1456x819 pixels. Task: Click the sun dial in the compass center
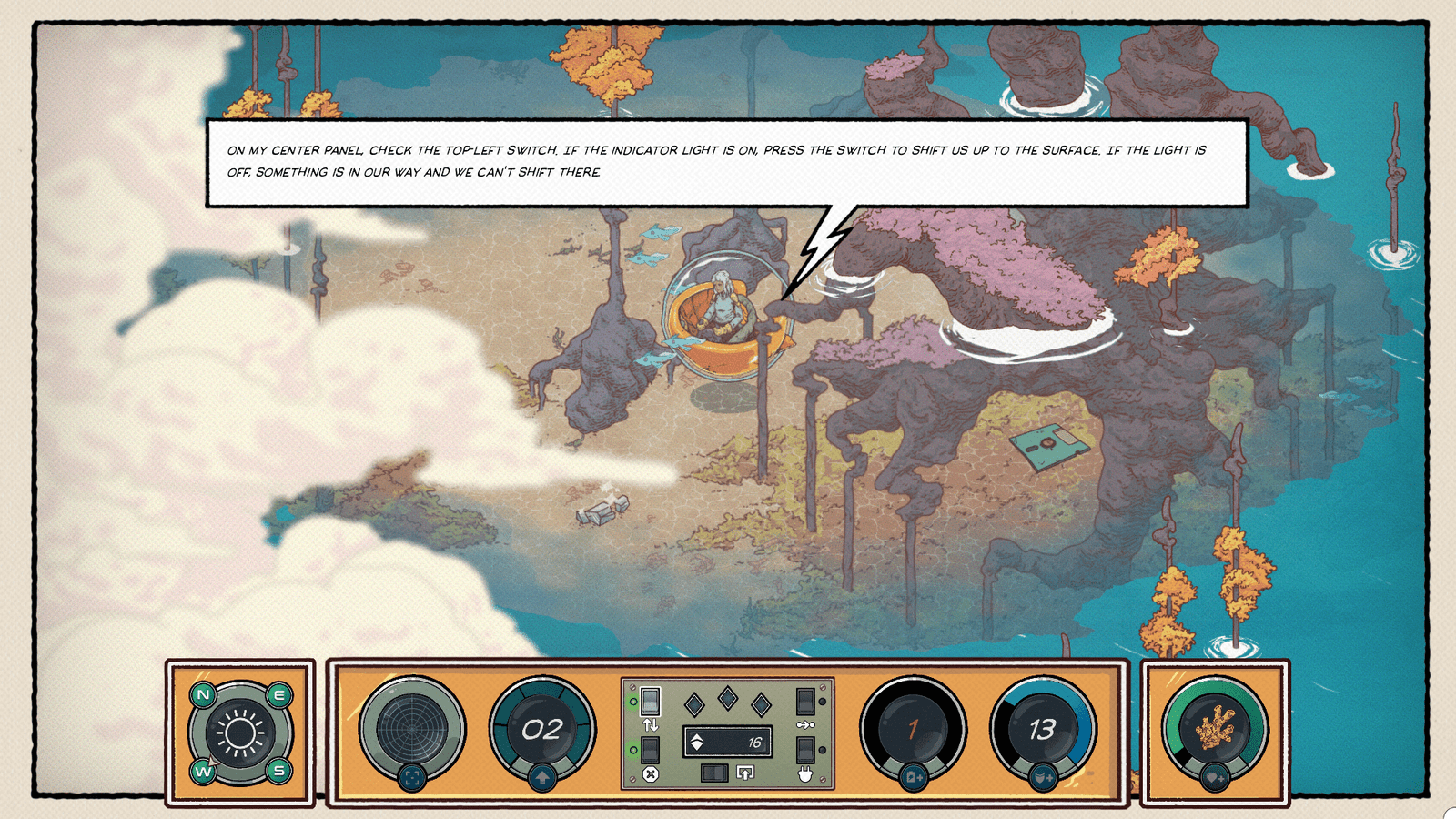(x=241, y=733)
